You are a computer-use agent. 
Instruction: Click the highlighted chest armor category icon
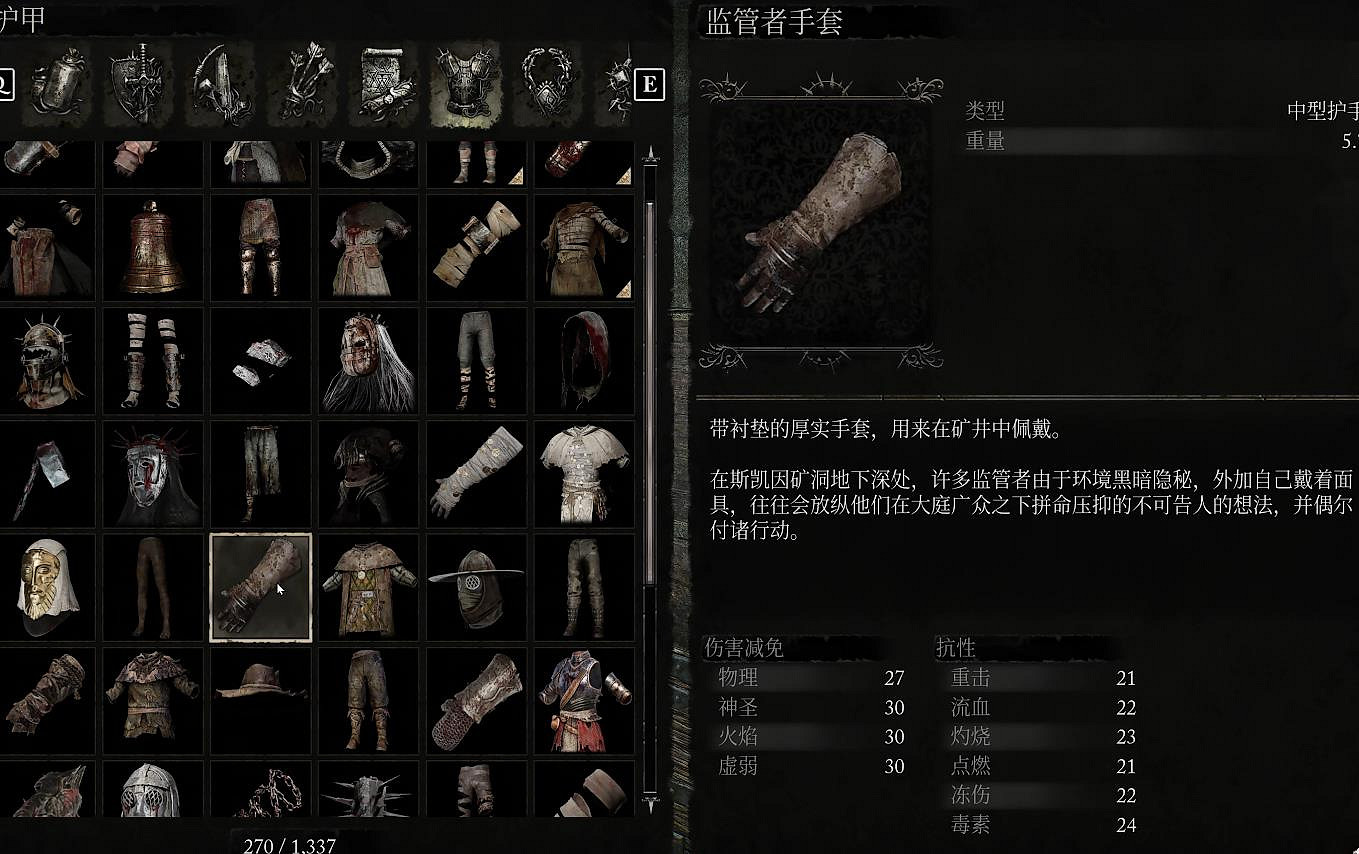point(465,85)
